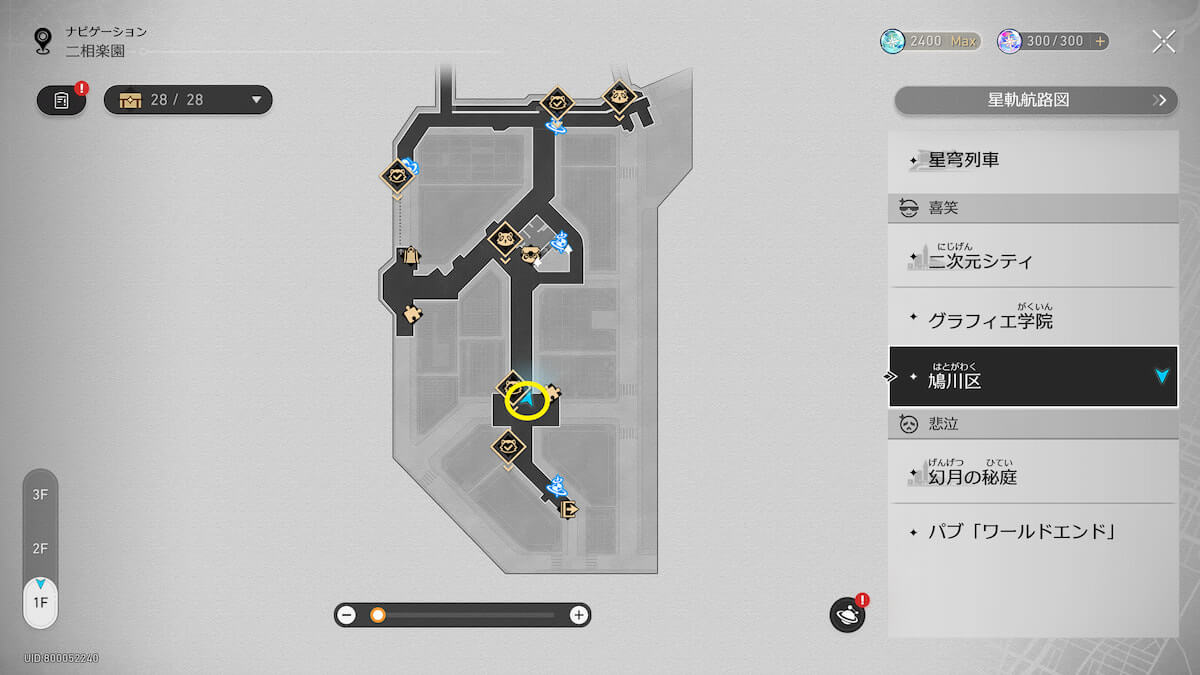The image size is (1200, 675).
Task: Open the 星軌航路図 star rail map
Action: click(1035, 100)
